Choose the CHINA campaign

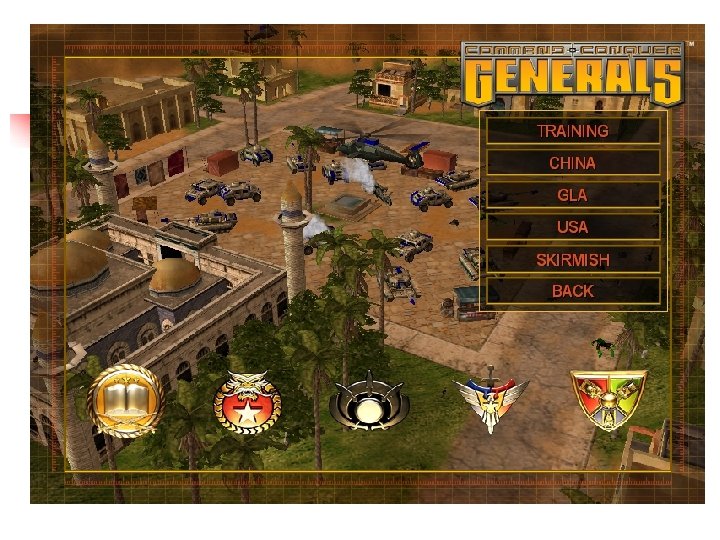click(572, 162)
